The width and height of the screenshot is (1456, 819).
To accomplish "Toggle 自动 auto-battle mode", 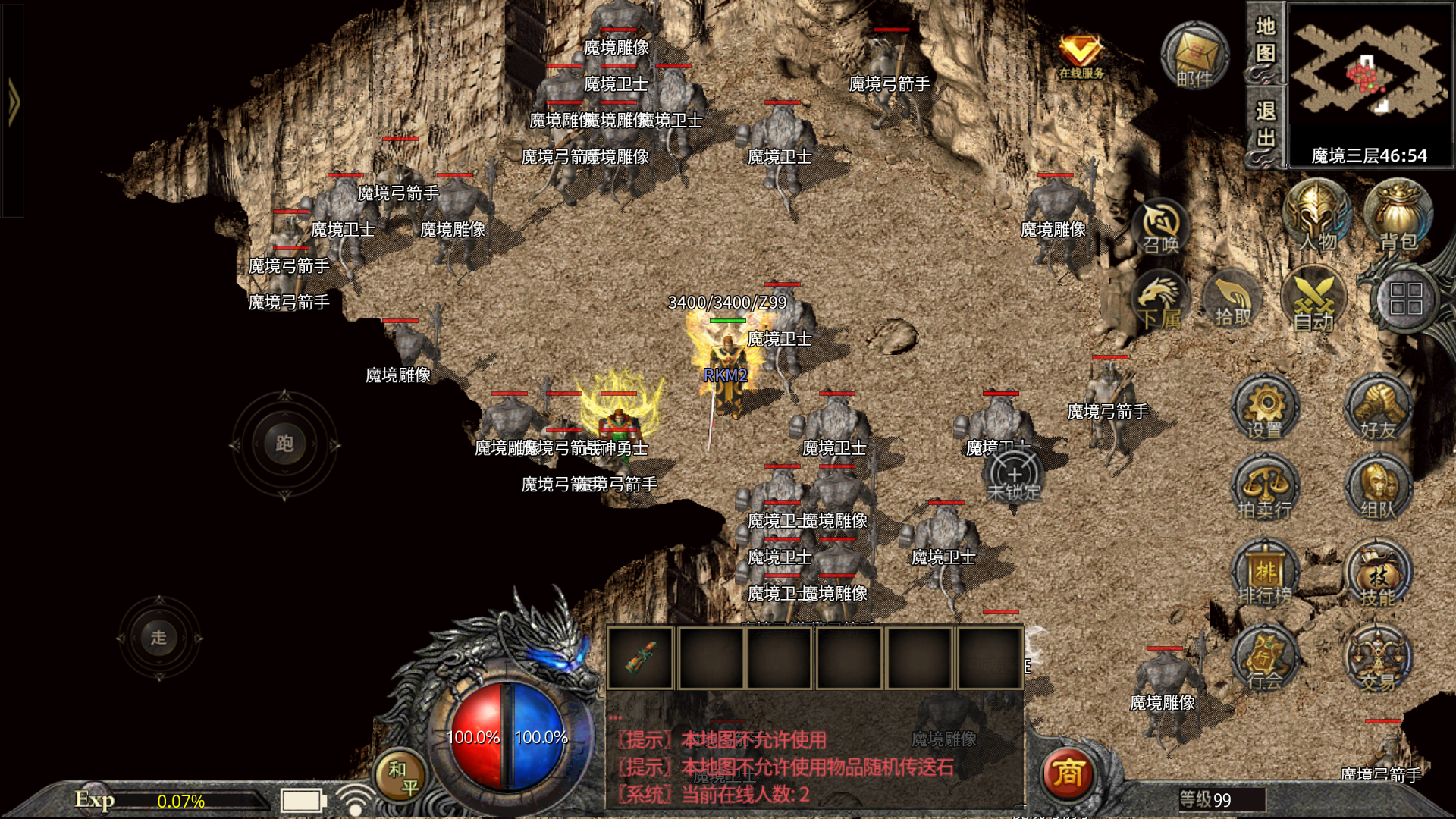I will (1313, 302).
